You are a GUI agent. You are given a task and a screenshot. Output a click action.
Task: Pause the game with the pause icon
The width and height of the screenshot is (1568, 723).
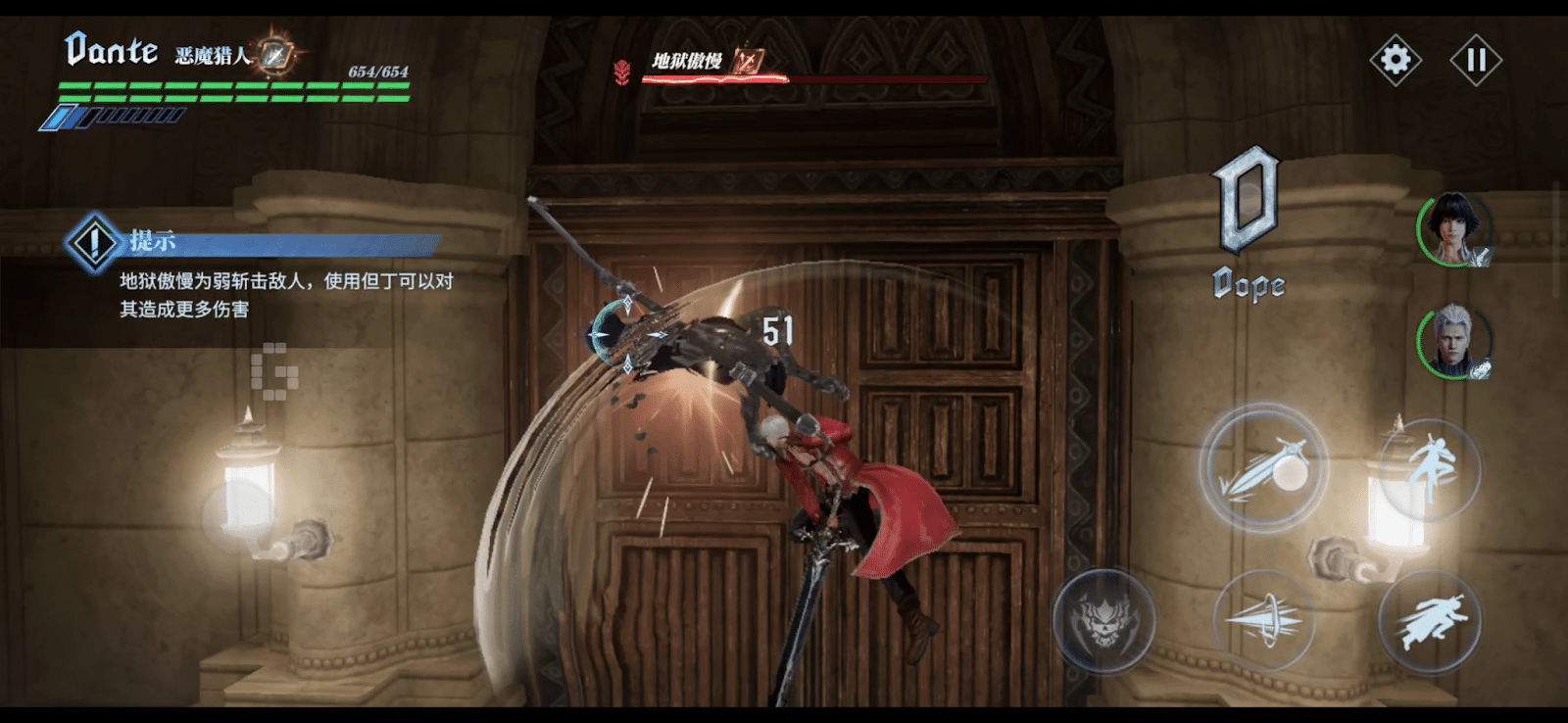point(1478,59)
